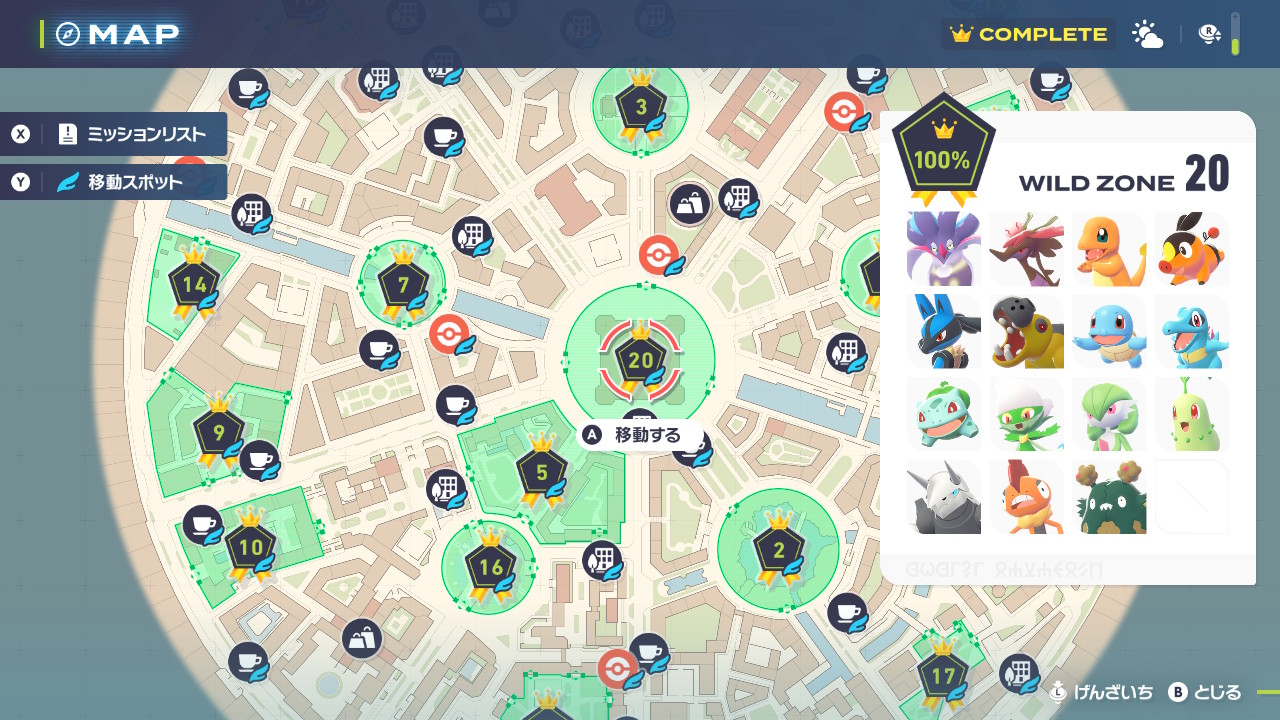The image size is (1280, 720).
Task: Choose the 移動する travel prompt
Action: click(646, 435)
